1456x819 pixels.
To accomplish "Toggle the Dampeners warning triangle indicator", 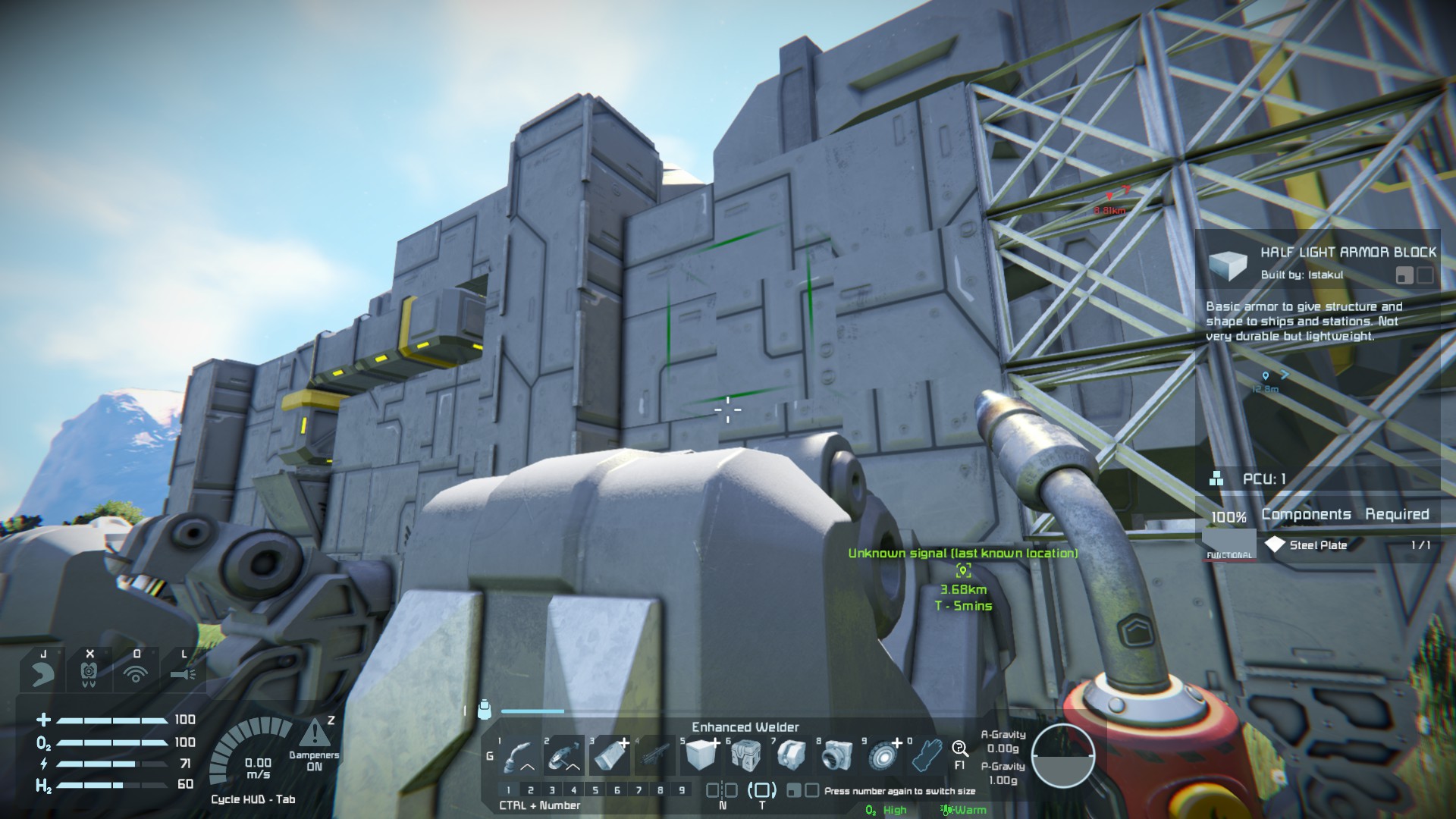I will 313,733.
